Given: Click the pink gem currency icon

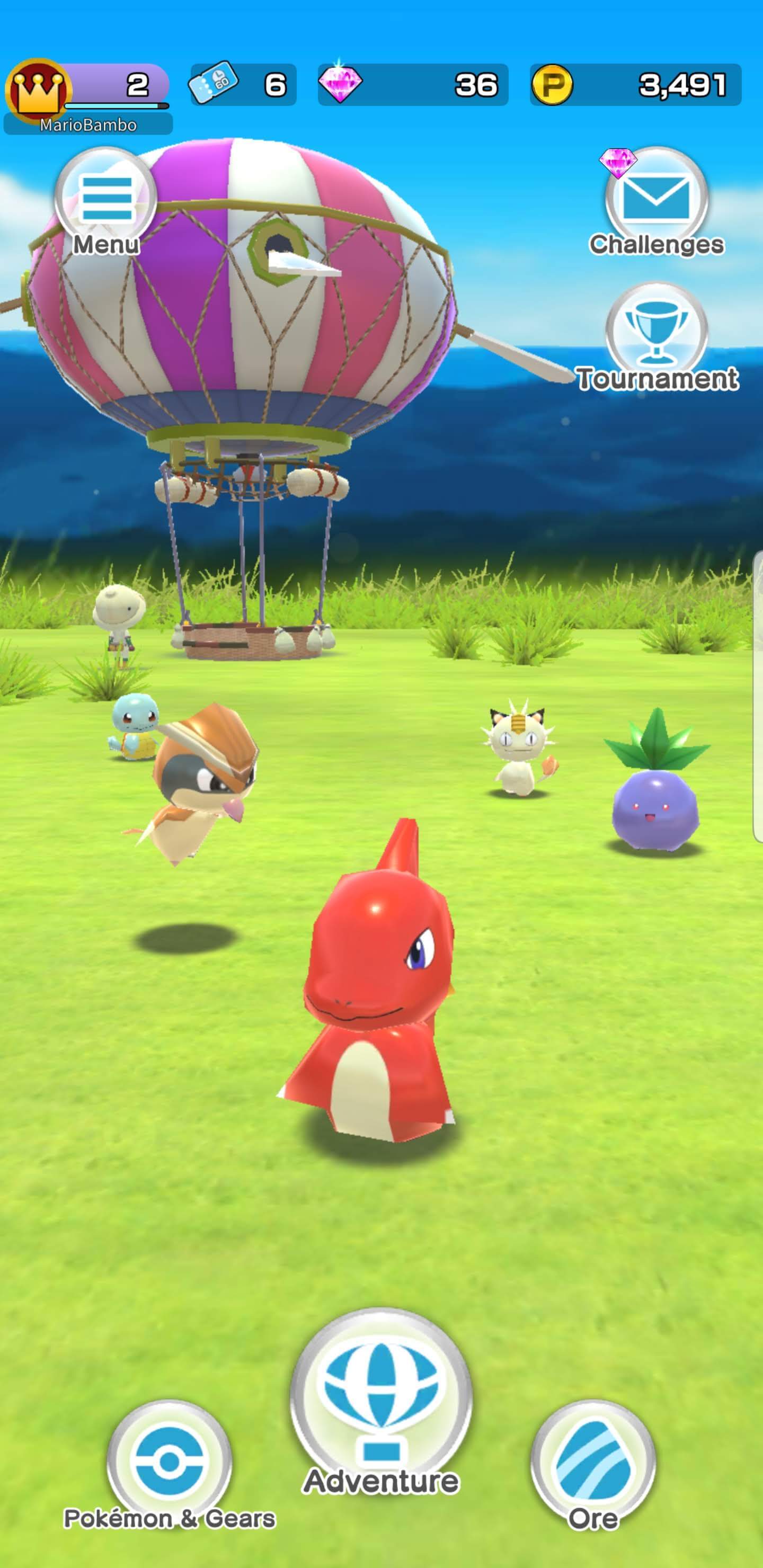Looking at the screenshot, I should coord(341,84).
